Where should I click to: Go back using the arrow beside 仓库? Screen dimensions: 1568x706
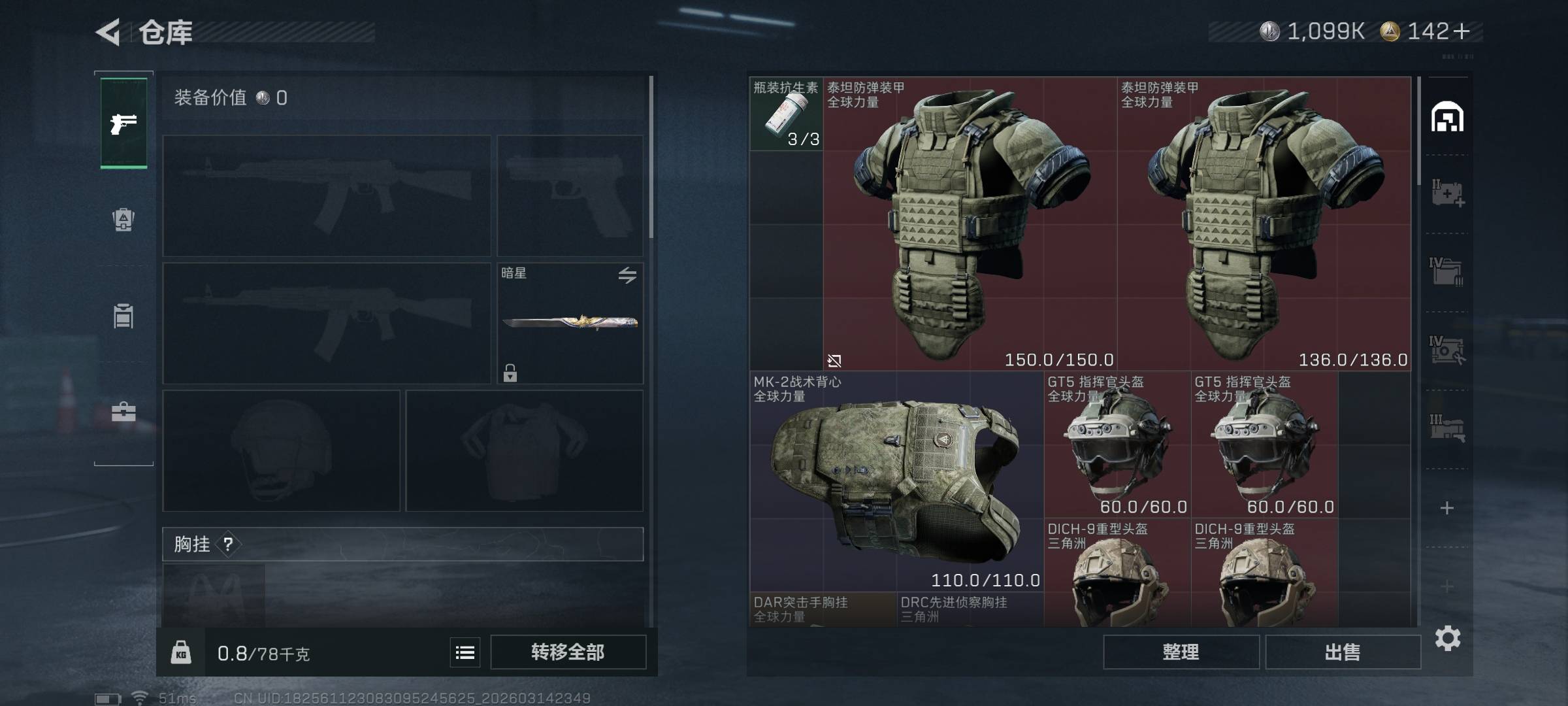pyautogui.click(x=108, y=31)
